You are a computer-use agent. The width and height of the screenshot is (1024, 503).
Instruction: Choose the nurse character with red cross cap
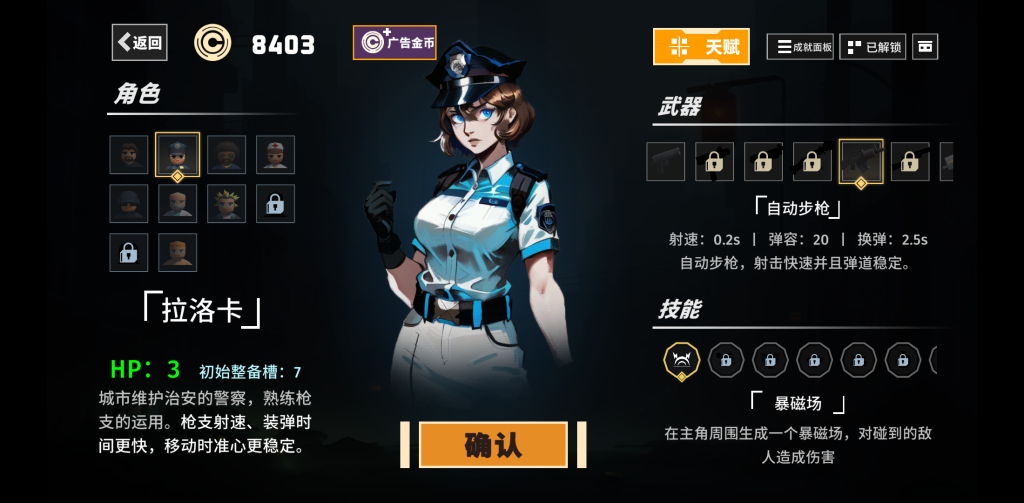pos(275,154)
